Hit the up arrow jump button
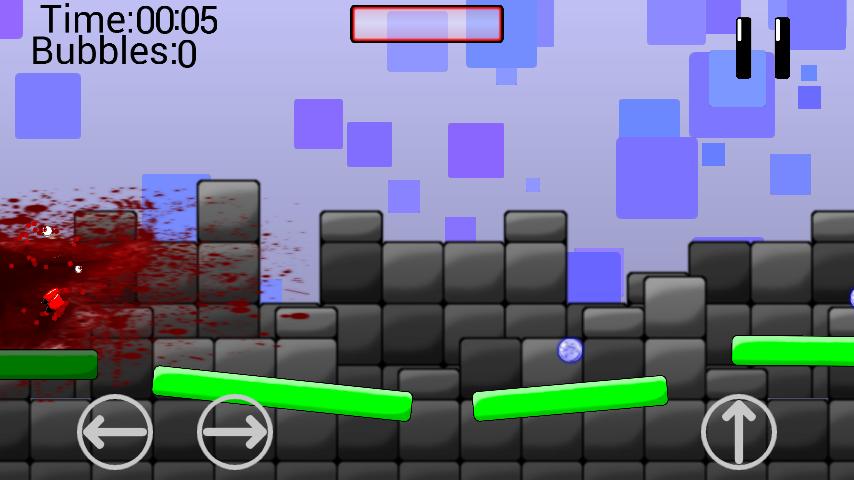Screen dimensions: 854x480 click(x=739, y=432)
